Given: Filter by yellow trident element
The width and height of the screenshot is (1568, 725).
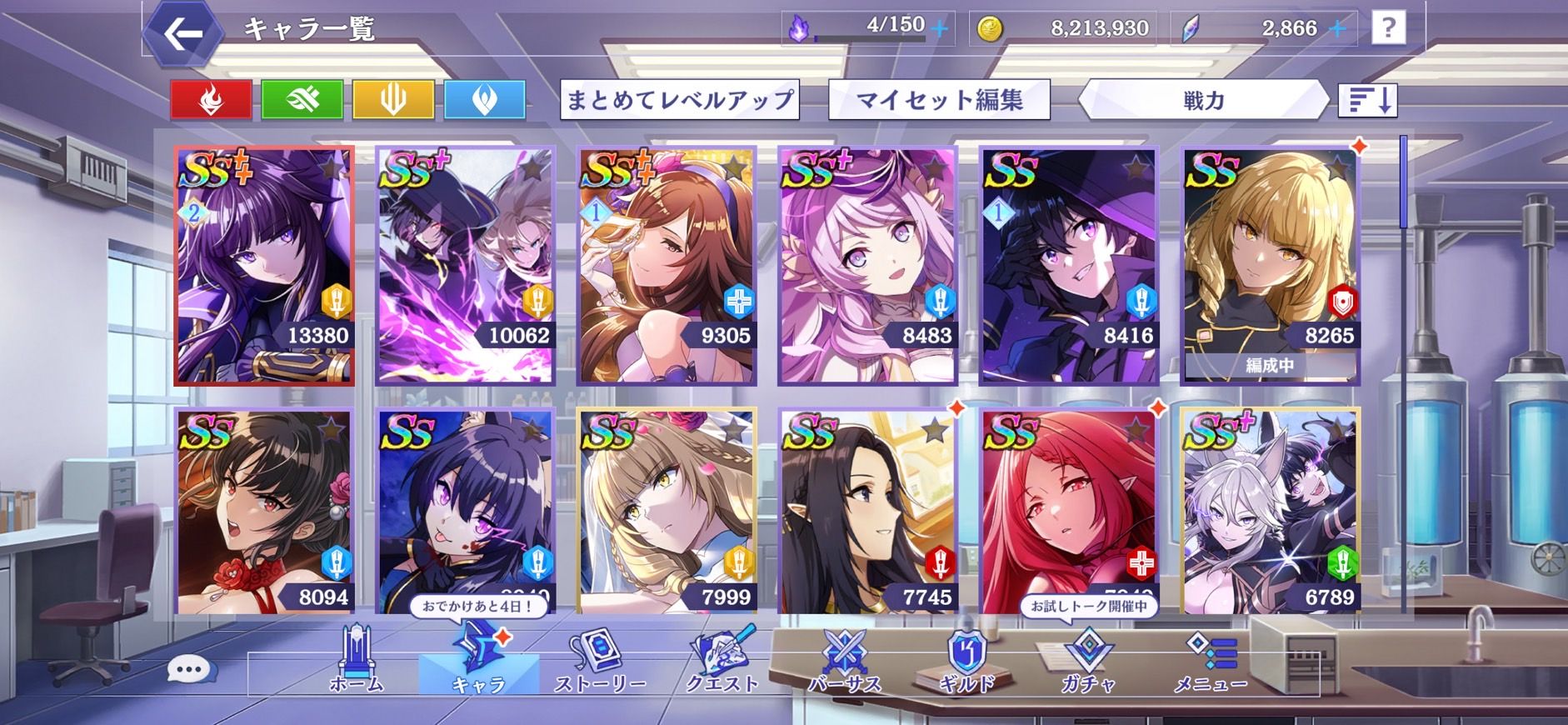Looking at the screenshot, I should pyautogui.click(x=393, y=100).
